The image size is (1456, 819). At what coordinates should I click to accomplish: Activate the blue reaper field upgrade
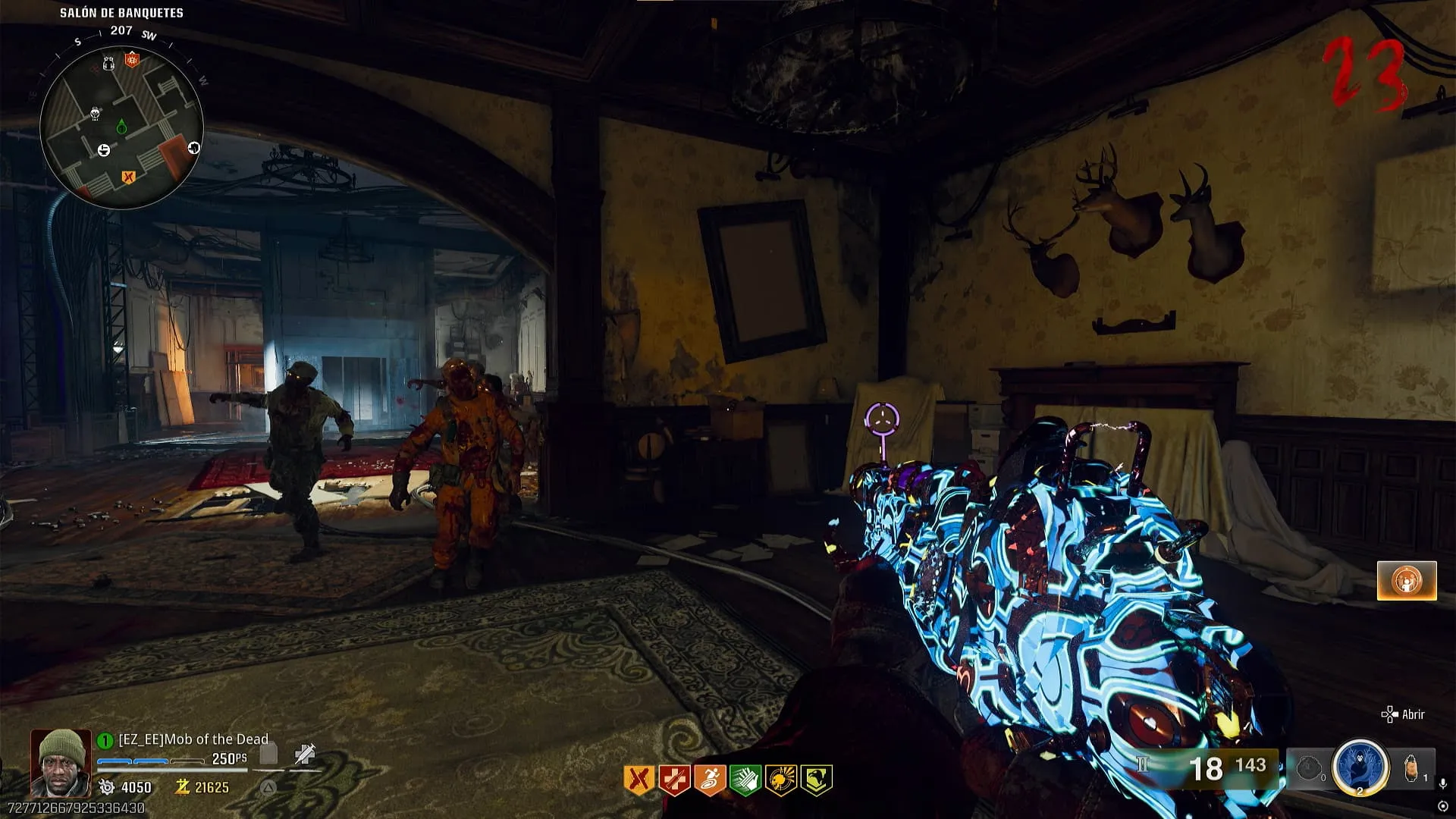1360,767
